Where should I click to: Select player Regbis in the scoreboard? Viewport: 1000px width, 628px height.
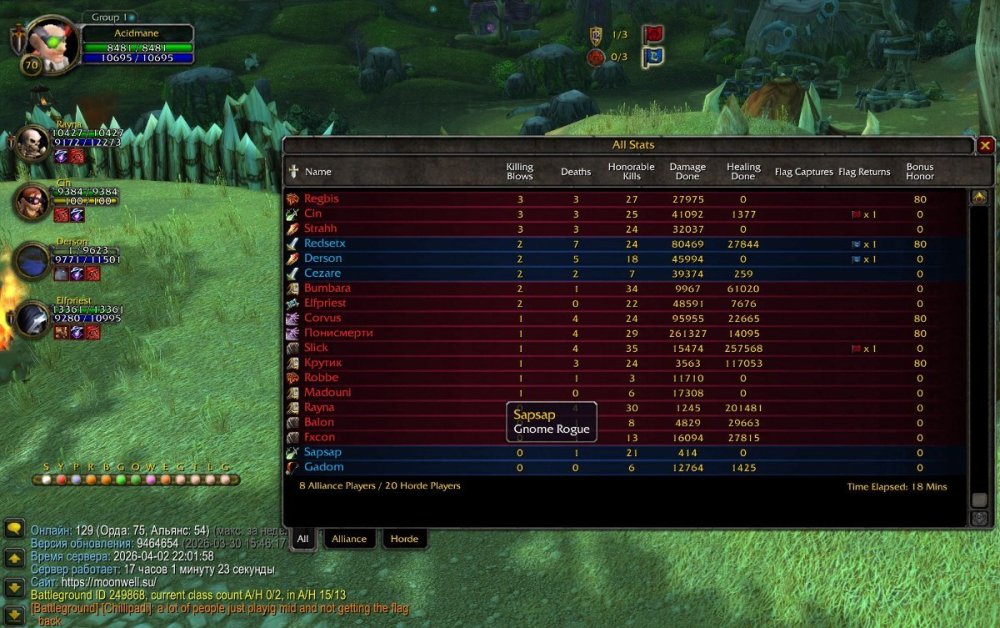(321, 199)
